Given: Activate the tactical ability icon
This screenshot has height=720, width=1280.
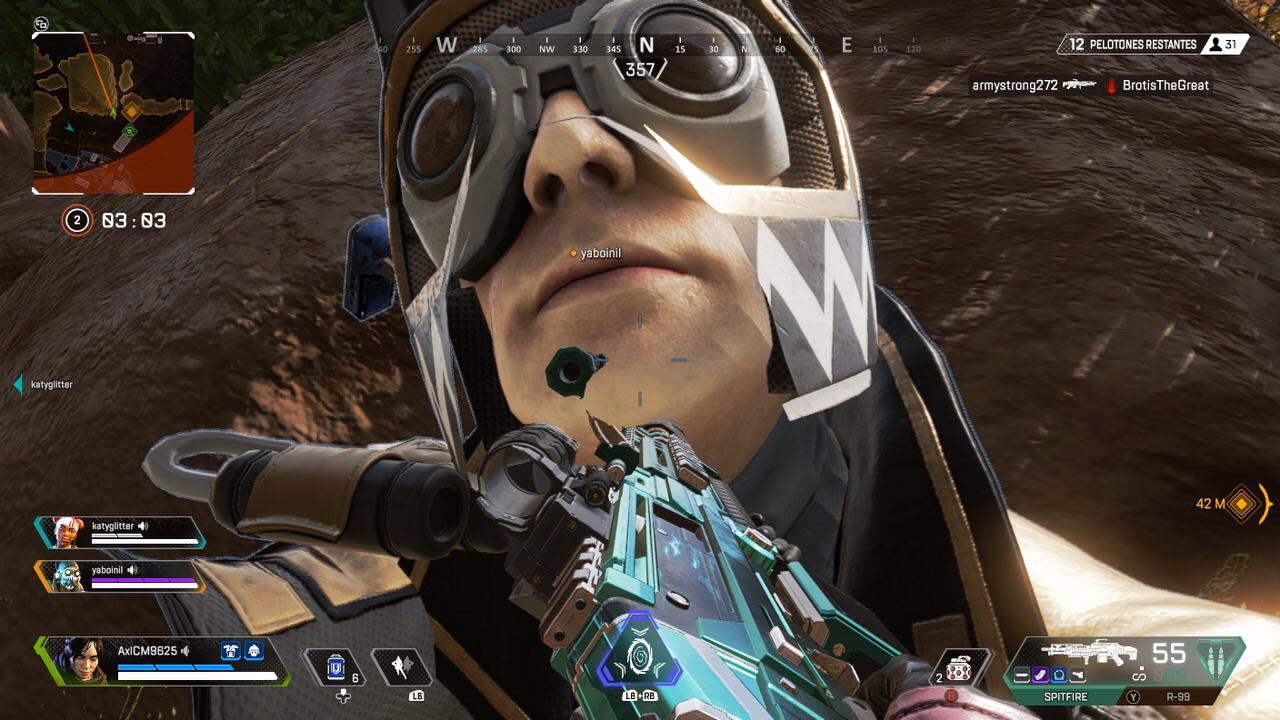Looking at the screenshot, I should (401, 667).
